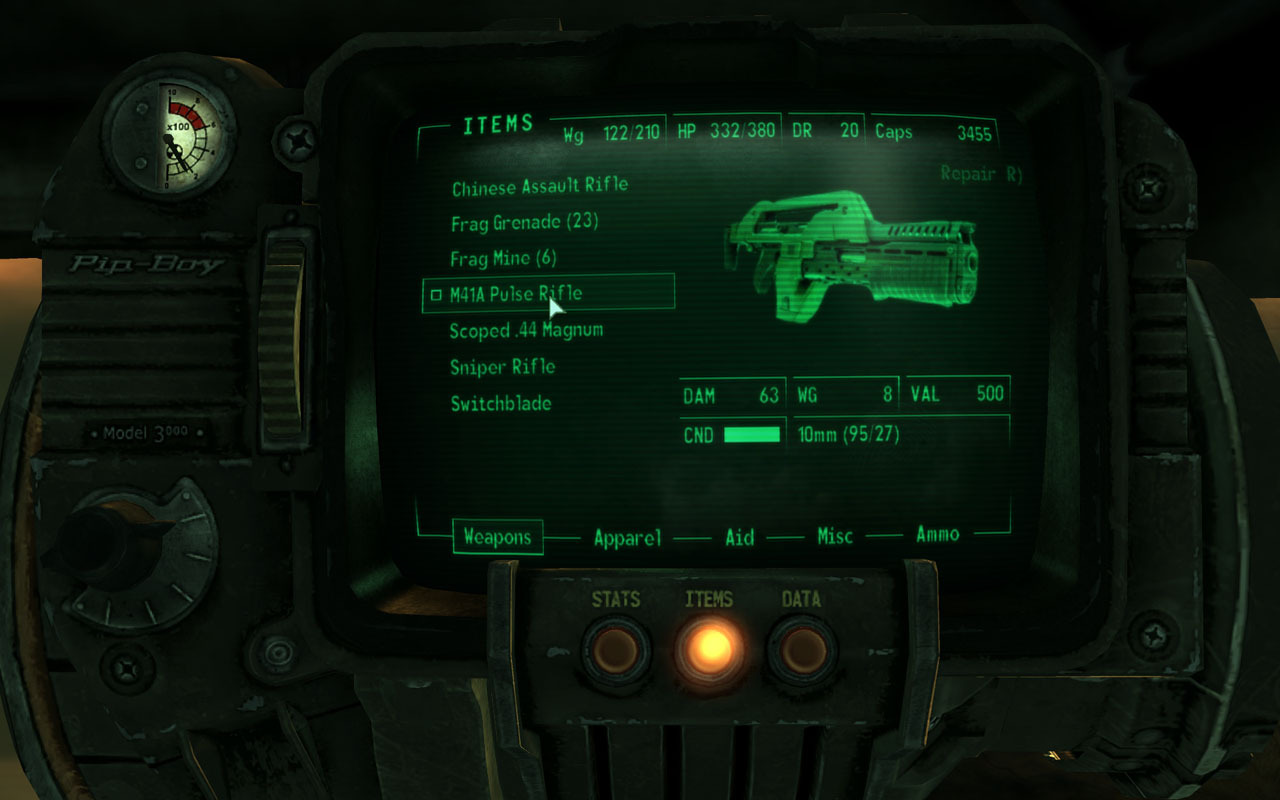Show the Aid items tab
This screenshot has width=1280, height=800.
coord(739,537)
